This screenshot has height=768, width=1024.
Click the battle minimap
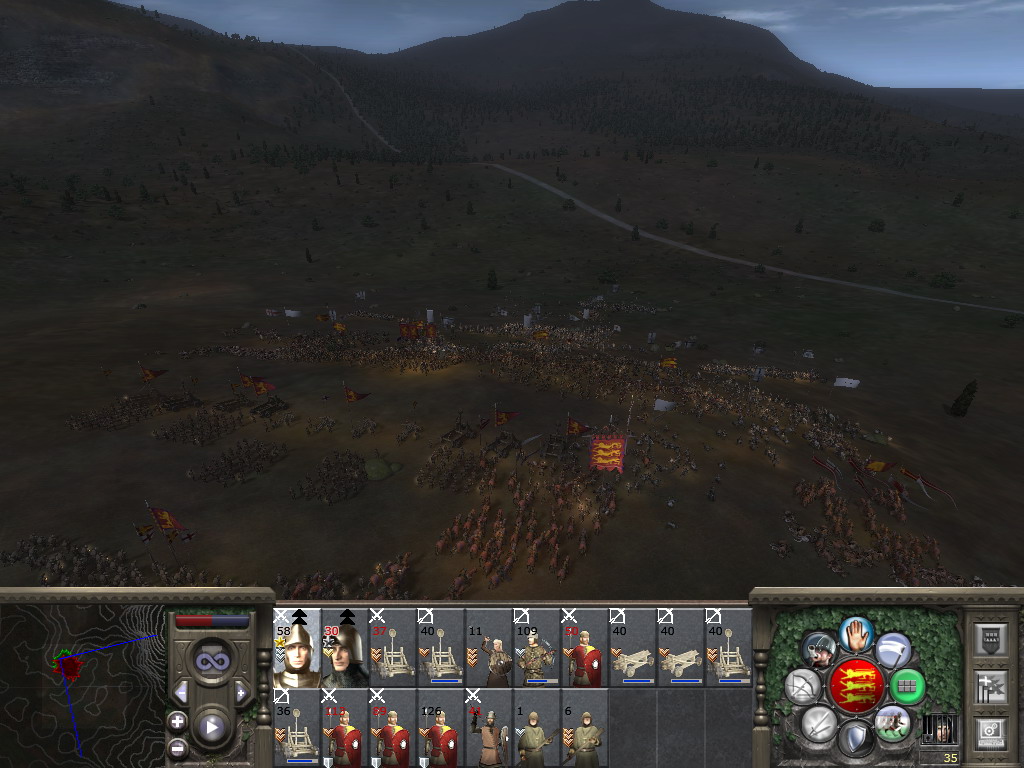coord(80,680)
